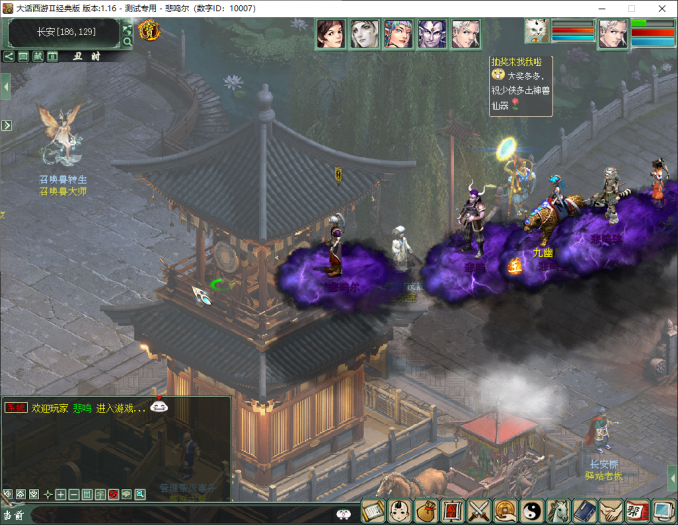The width and height of the screenshot is (678, 525).
Task: Click the gold 宝 treasure badge
Action: (149, 32)
